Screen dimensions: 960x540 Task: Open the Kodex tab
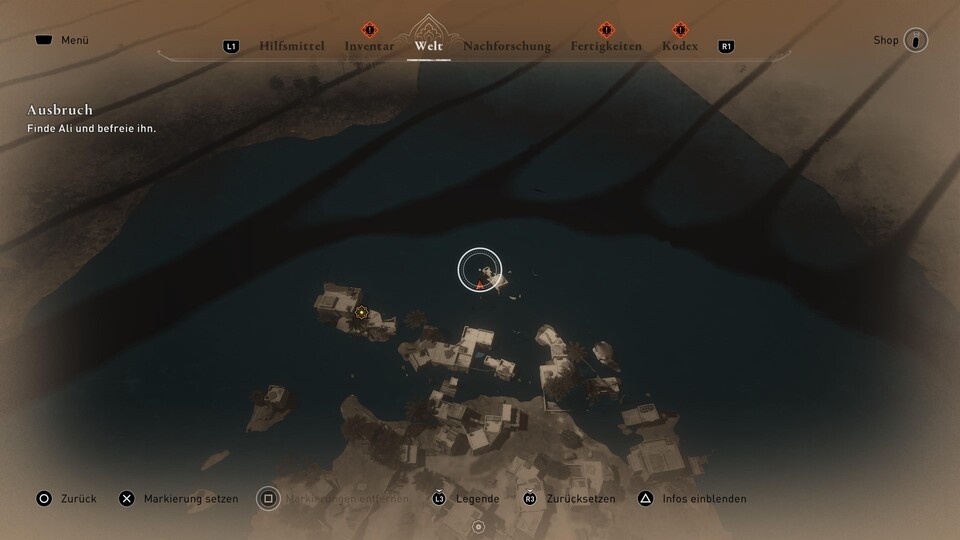click(x=680, y=46)
